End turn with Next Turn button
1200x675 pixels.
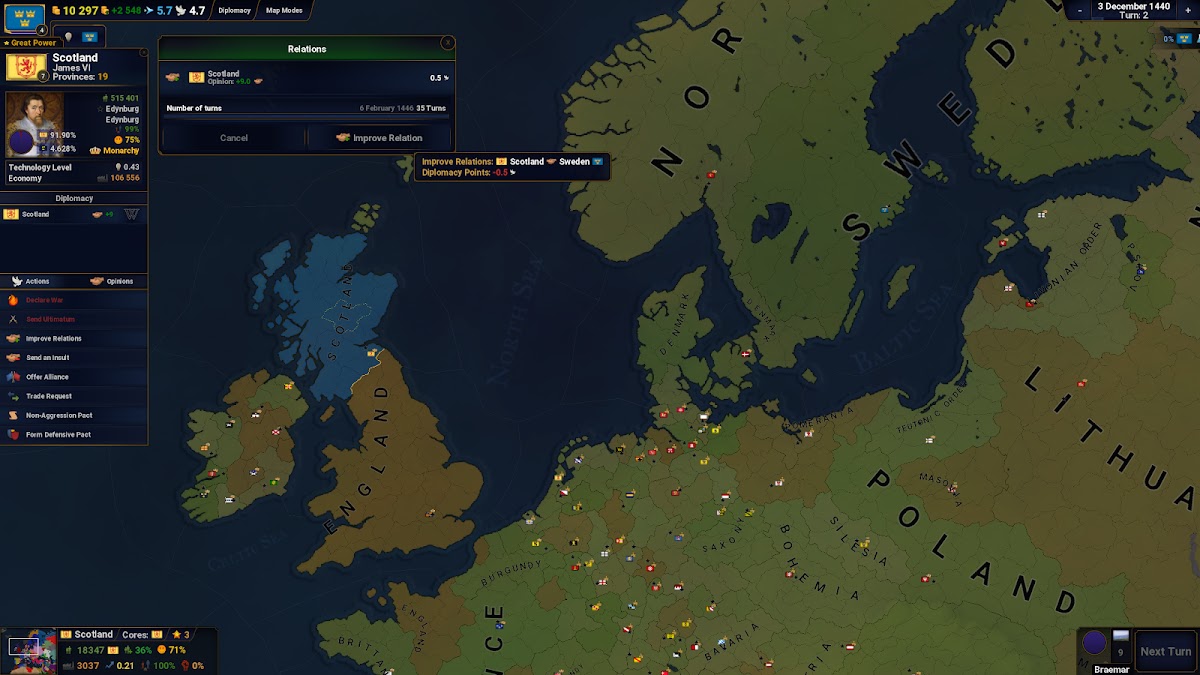[1166, 651]
